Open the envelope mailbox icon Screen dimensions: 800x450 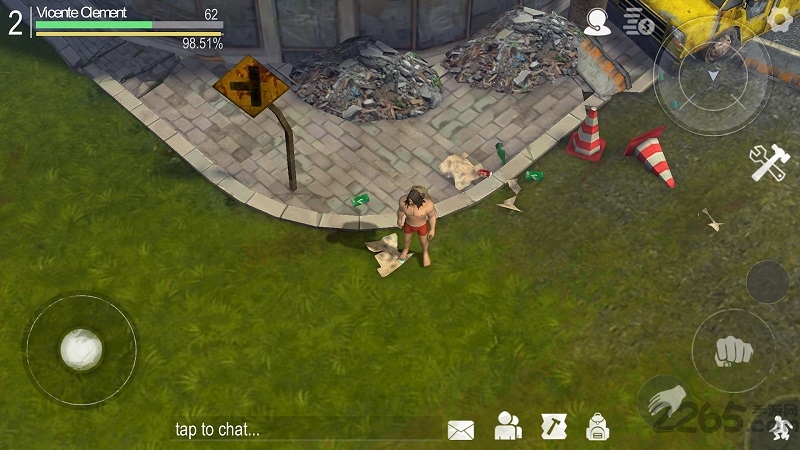tap(460, 430)
